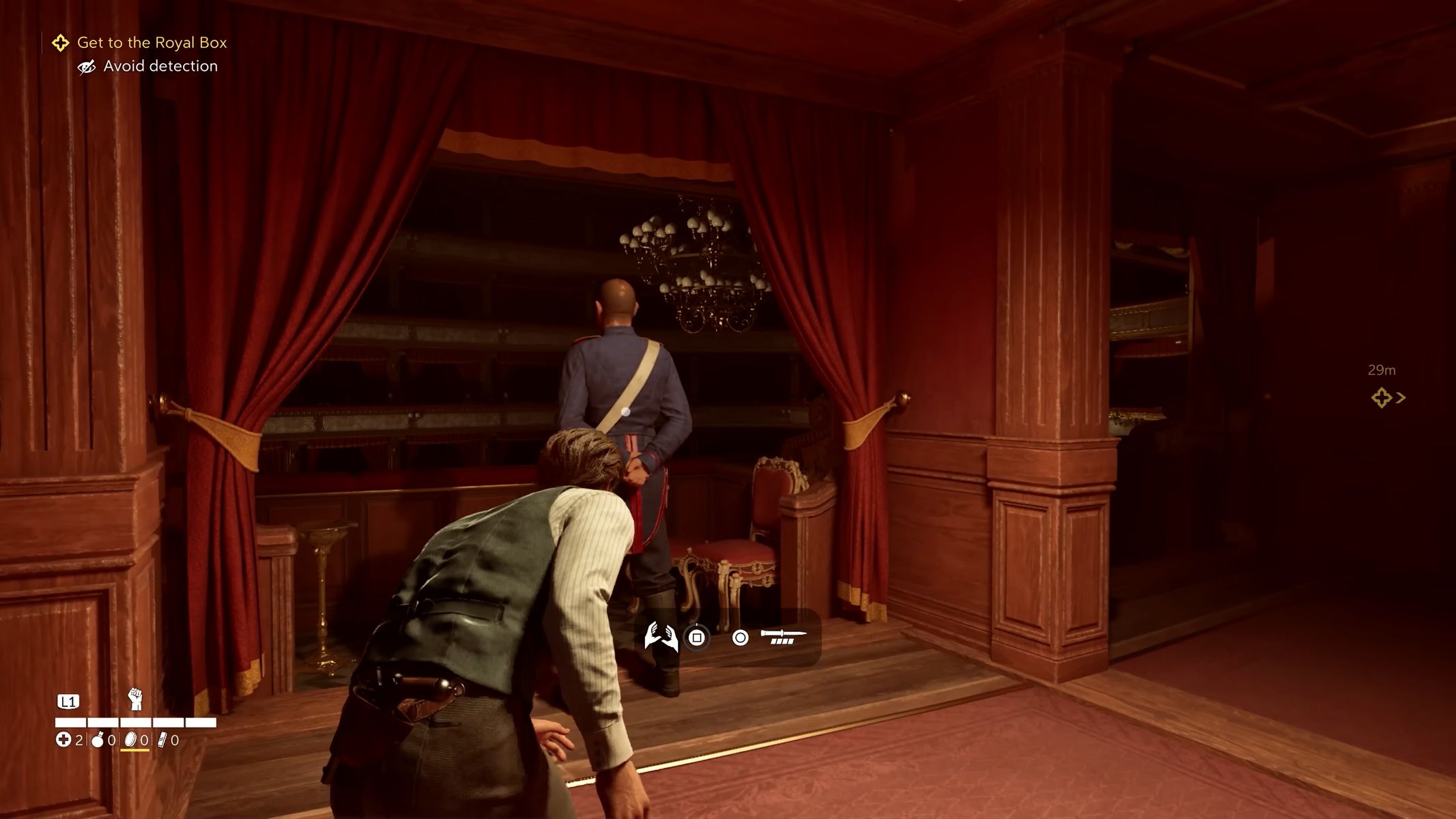Screen dimensions: 1456x819
Task: Select the rightmost rectangular card item slot
Action: (x=162, y=740)
